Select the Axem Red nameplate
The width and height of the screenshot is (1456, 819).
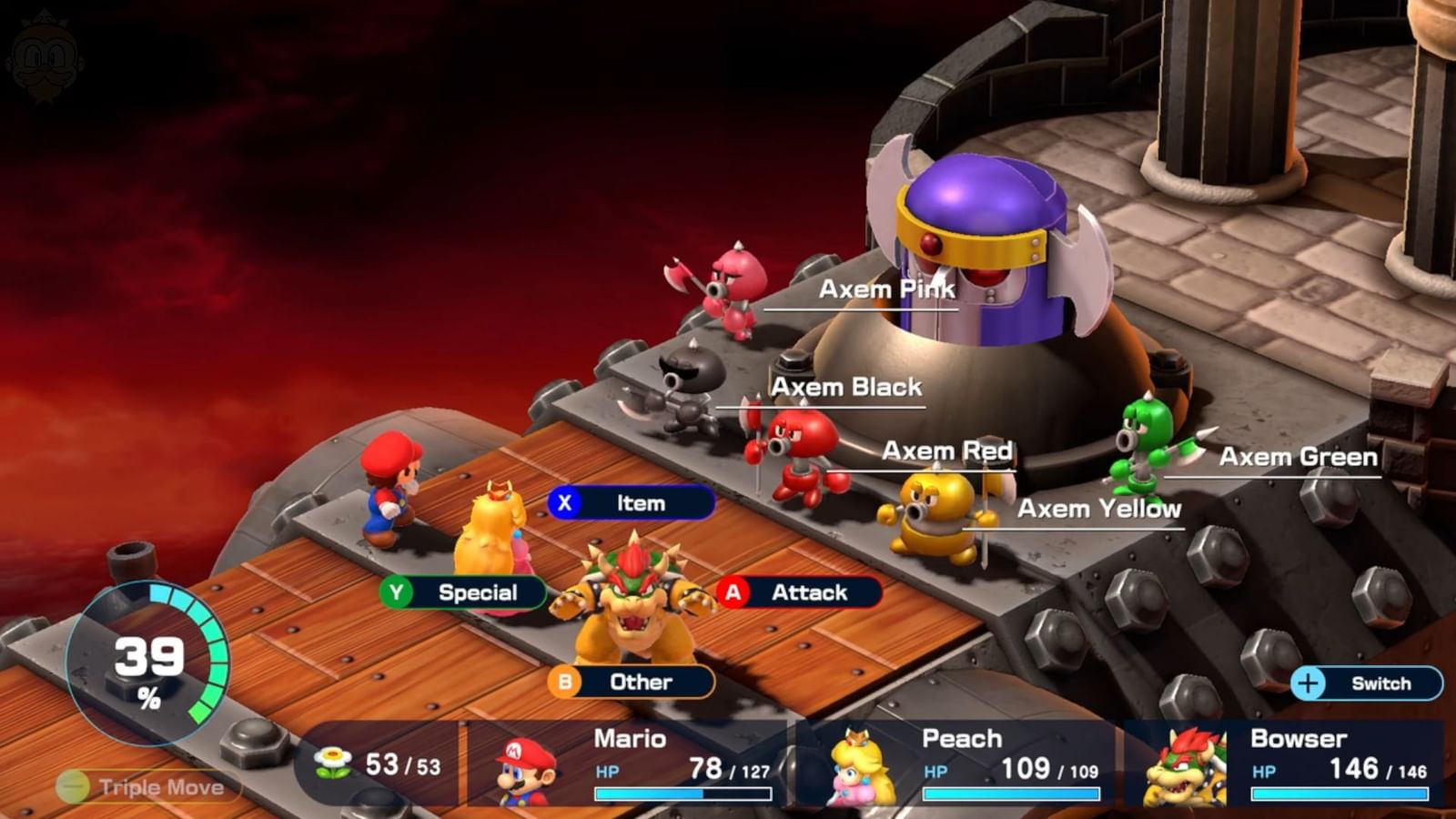(x=949, y=450)
